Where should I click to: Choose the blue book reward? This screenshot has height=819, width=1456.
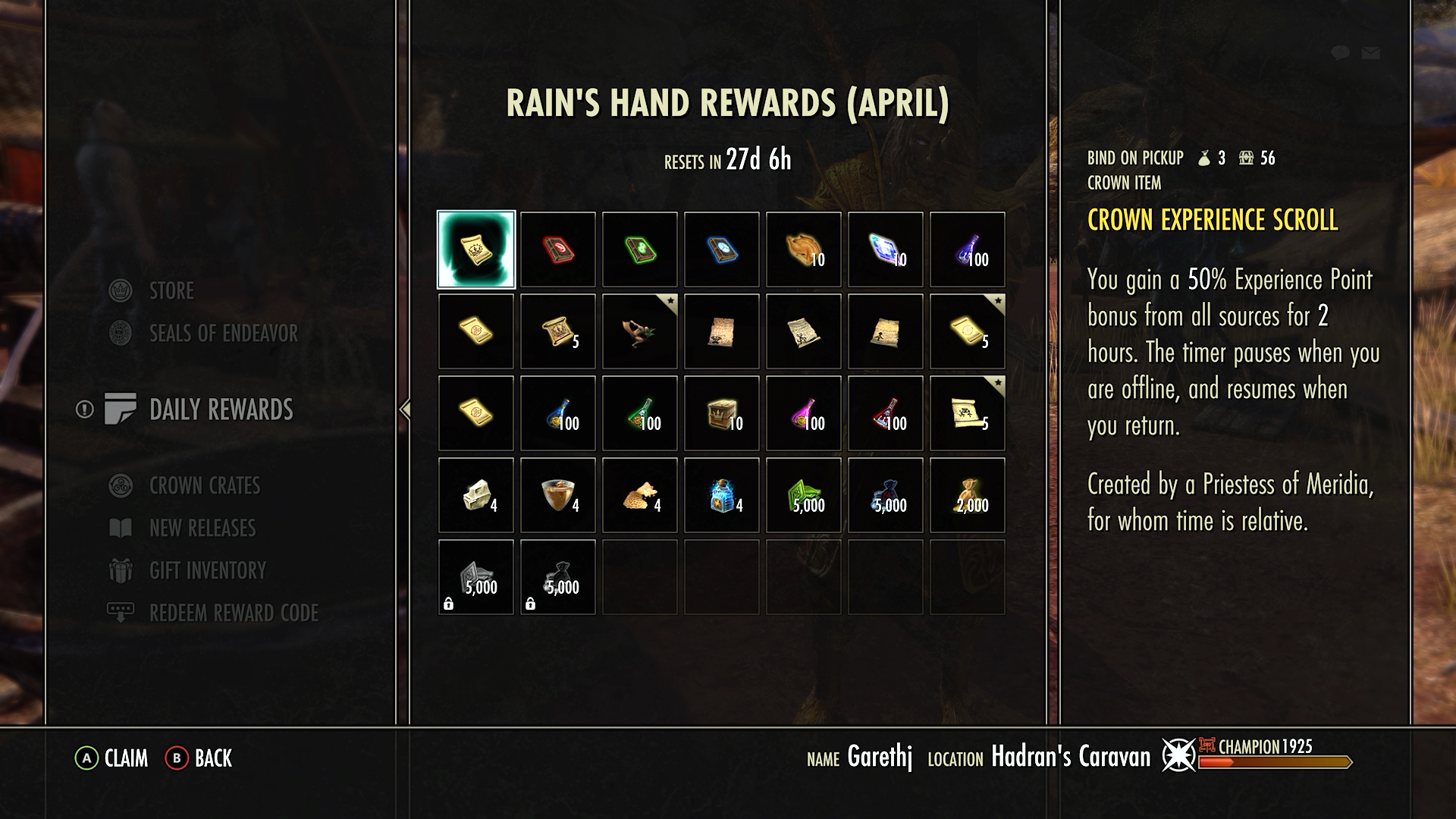pos(722,250)
